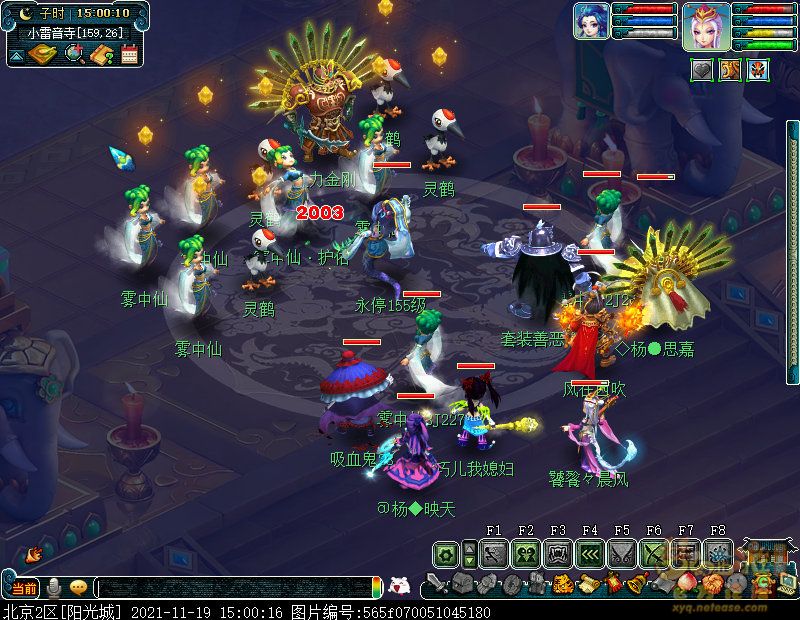The image size is (800, 620).
Task: Select the blue-haired pet portrait
Action: tap(591, 22)
